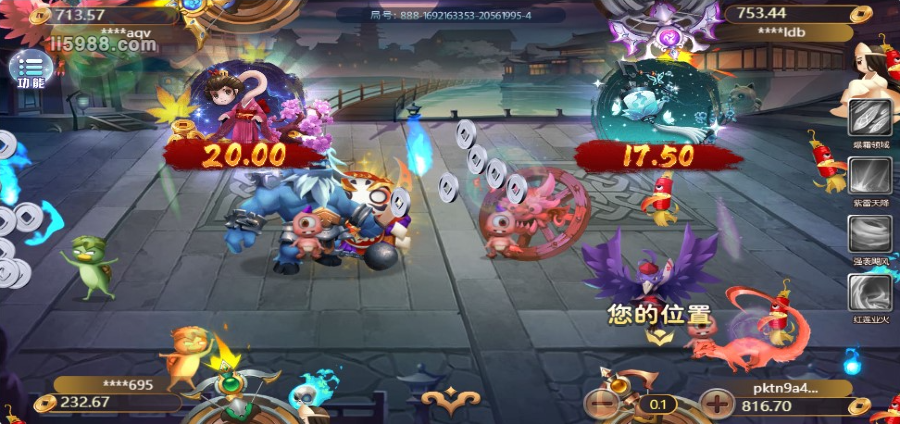Increase bet with the plus button
The height and width of the screenshot is (424, 900).
click(x=716, y=404)
